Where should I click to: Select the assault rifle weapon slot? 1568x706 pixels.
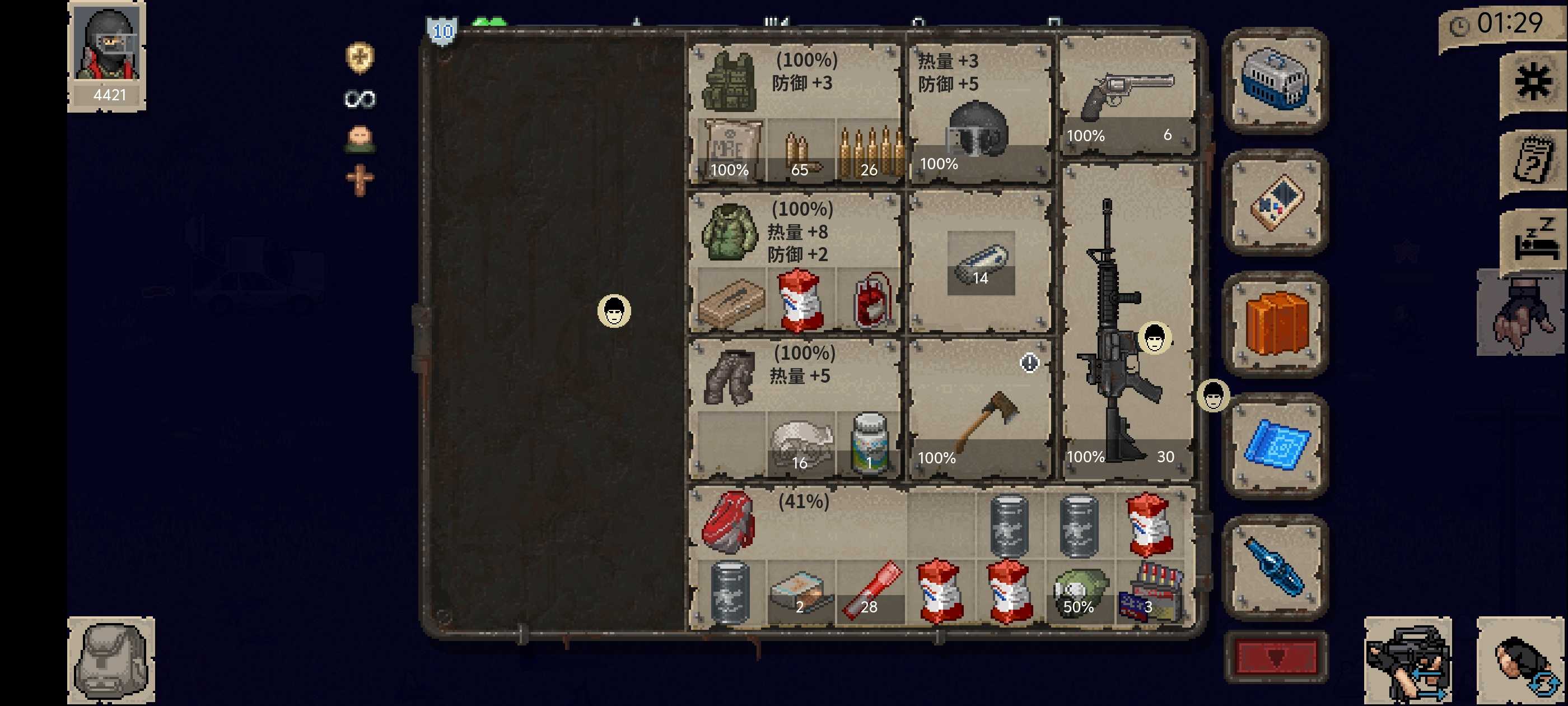click(1127, 323)
